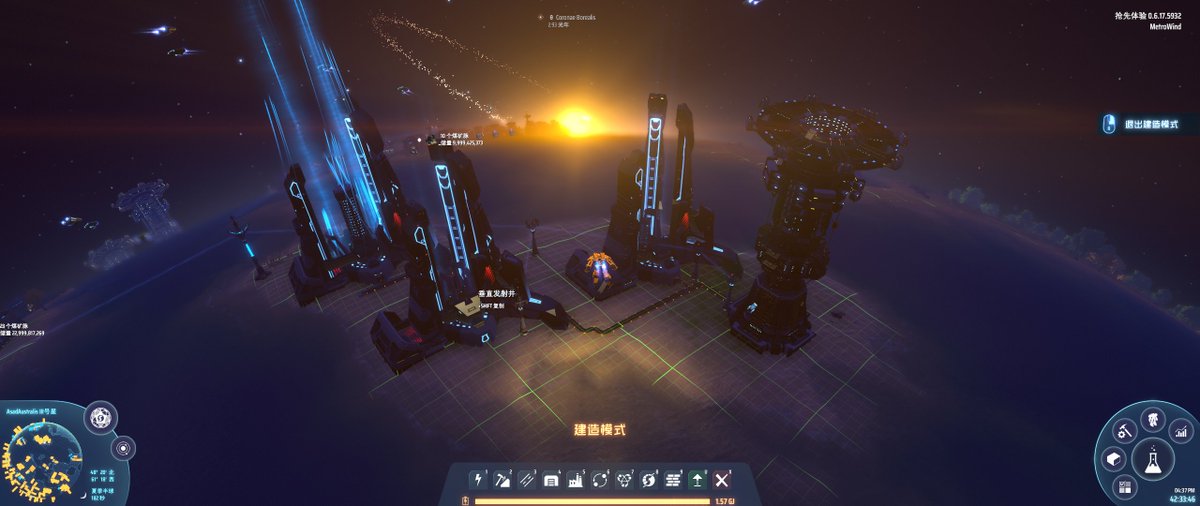Viewport: 1200px width, 506px height.
Task: Exit build mode via 退出建造模式
Action: click(1148, 124)
